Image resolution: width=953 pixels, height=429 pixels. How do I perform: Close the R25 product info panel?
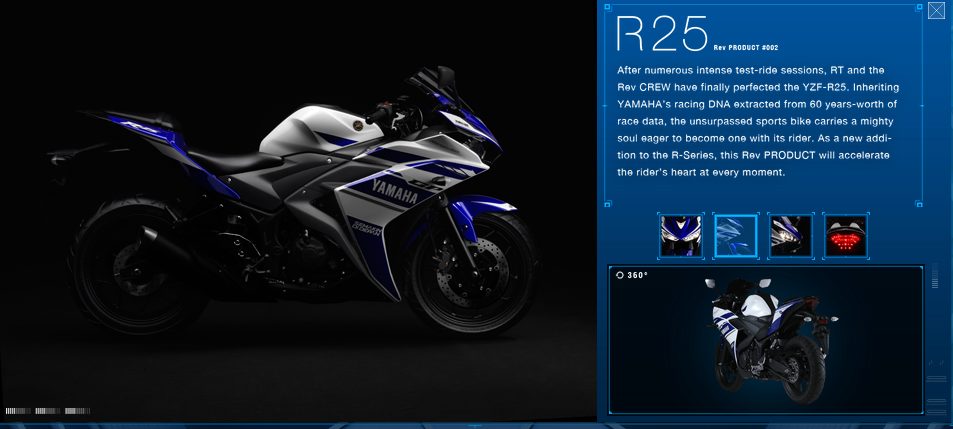[x=936, y=12]
